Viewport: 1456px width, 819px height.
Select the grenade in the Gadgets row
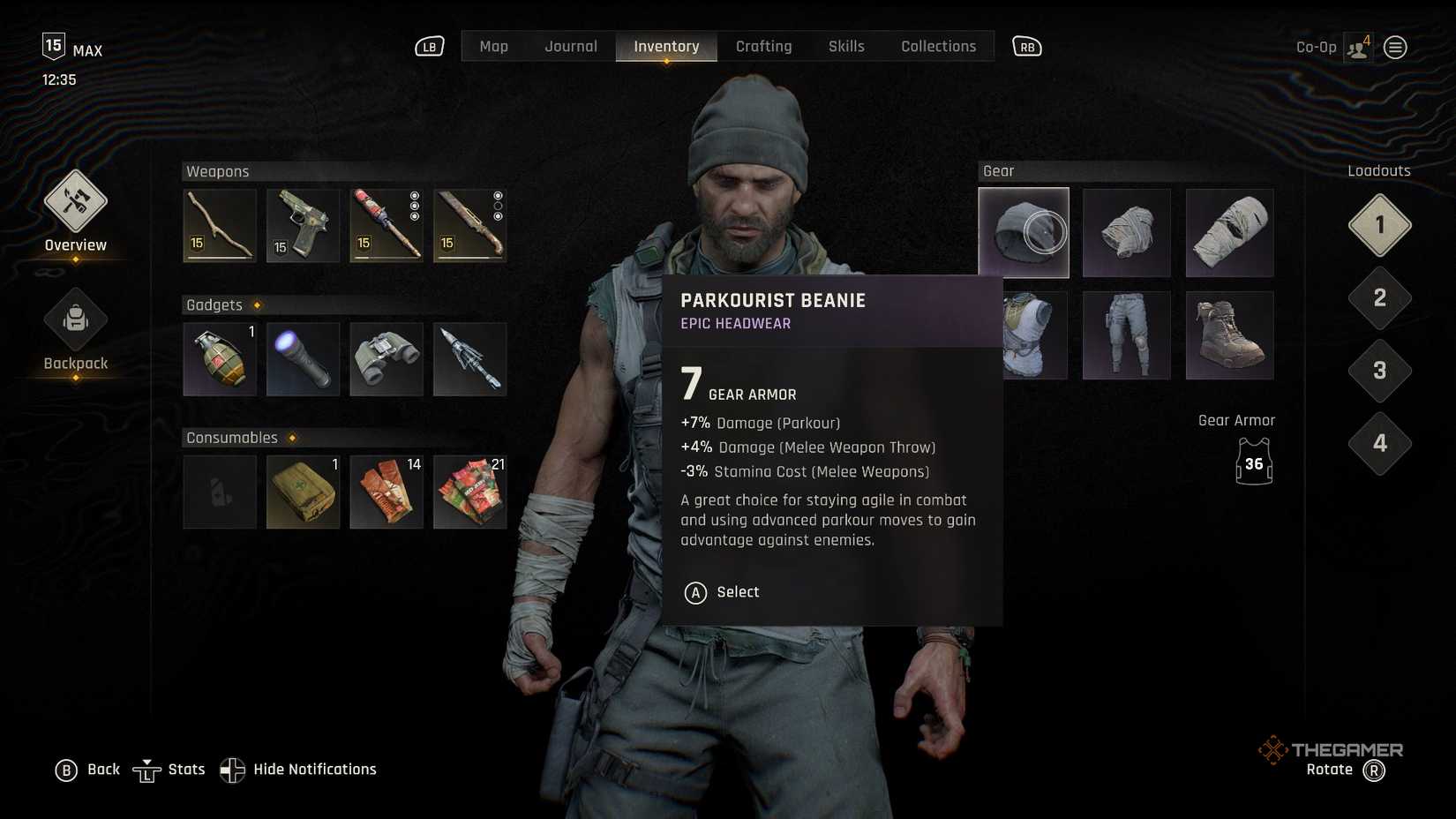click(x=219, y=359)
